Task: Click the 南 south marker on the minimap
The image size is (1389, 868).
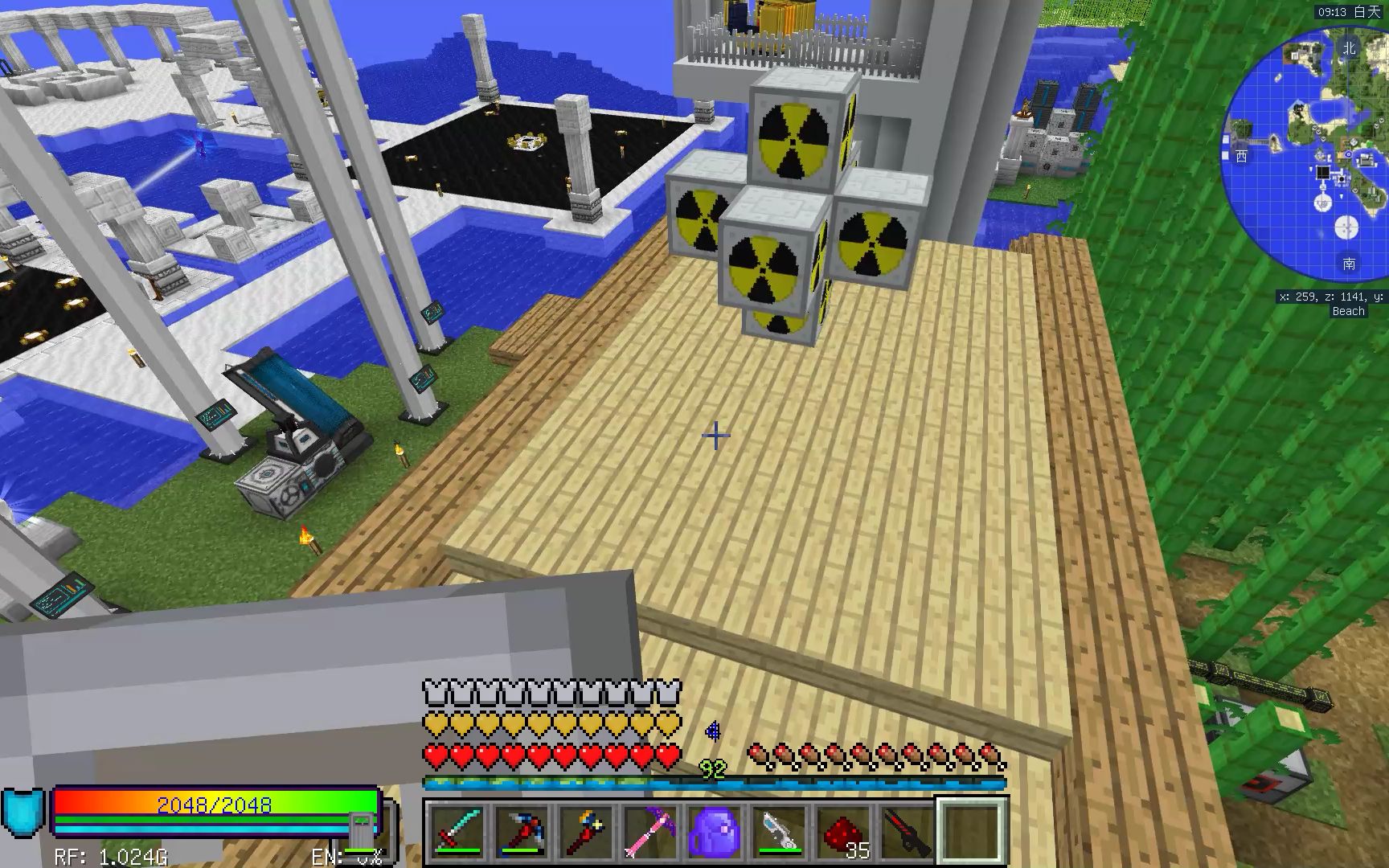Action: (1348, 263)
